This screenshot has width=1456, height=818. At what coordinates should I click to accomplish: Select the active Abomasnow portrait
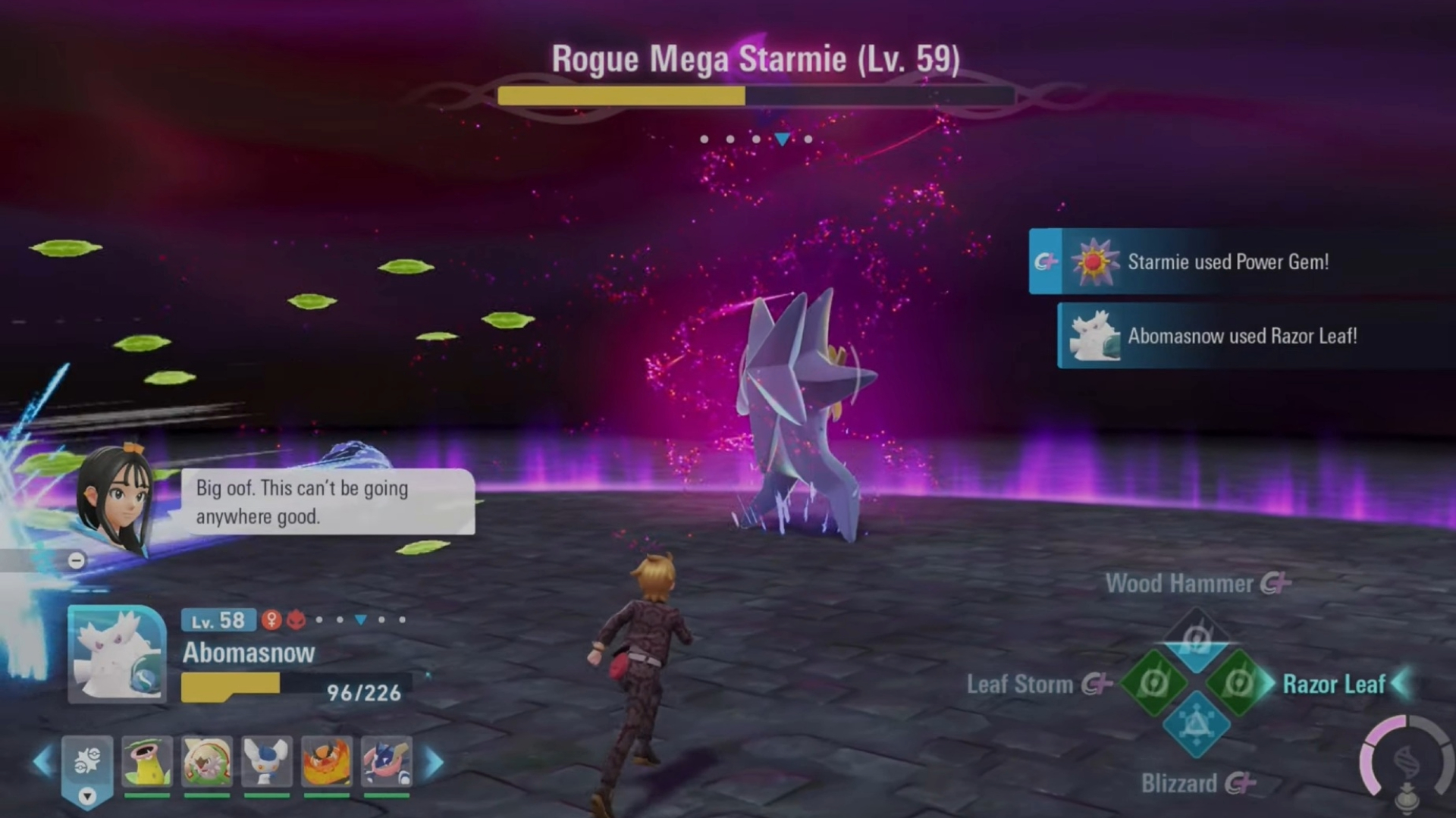117,655
